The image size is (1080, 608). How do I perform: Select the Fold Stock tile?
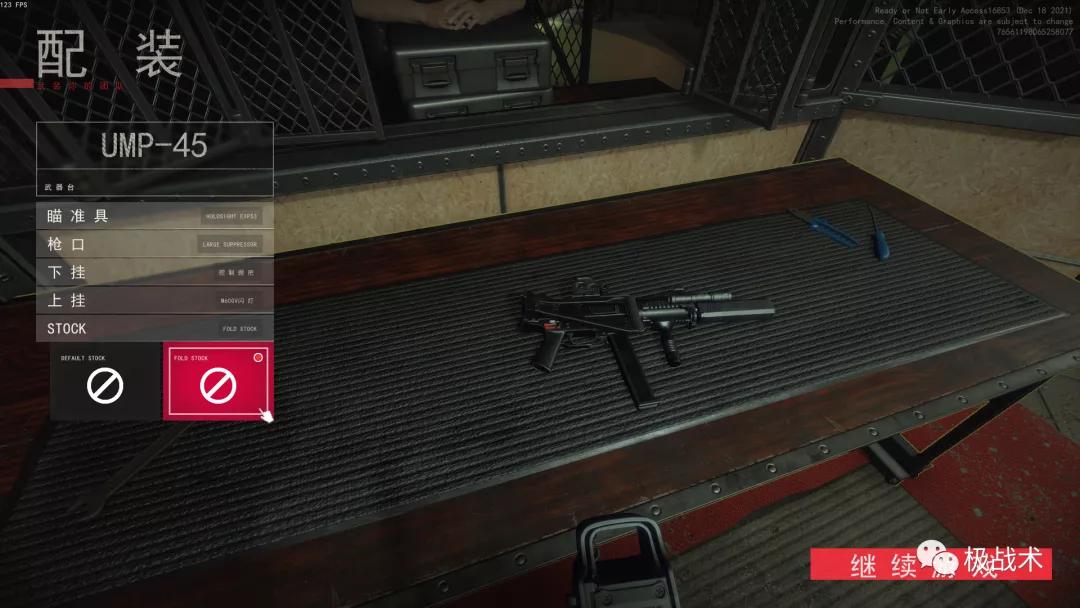tap(218, 382)
